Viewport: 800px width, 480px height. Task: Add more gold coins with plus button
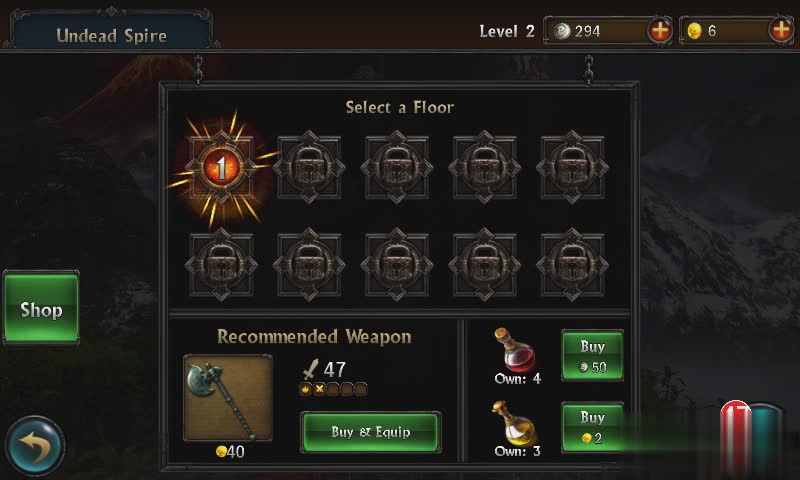click(781, 30)
